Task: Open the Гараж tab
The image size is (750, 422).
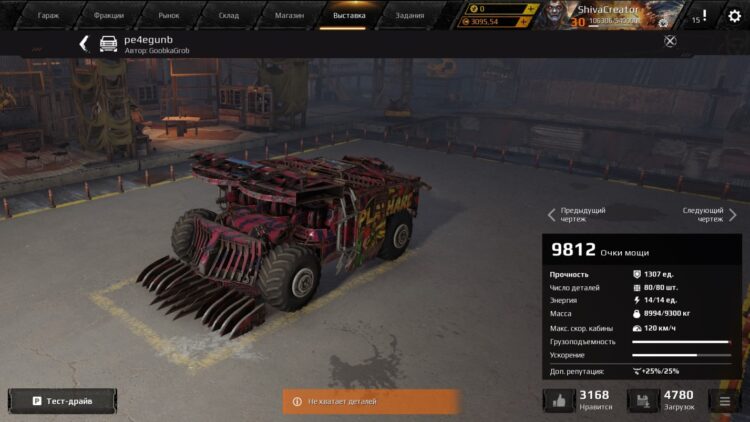Action: pyautogui.click(x=48, y=15)
